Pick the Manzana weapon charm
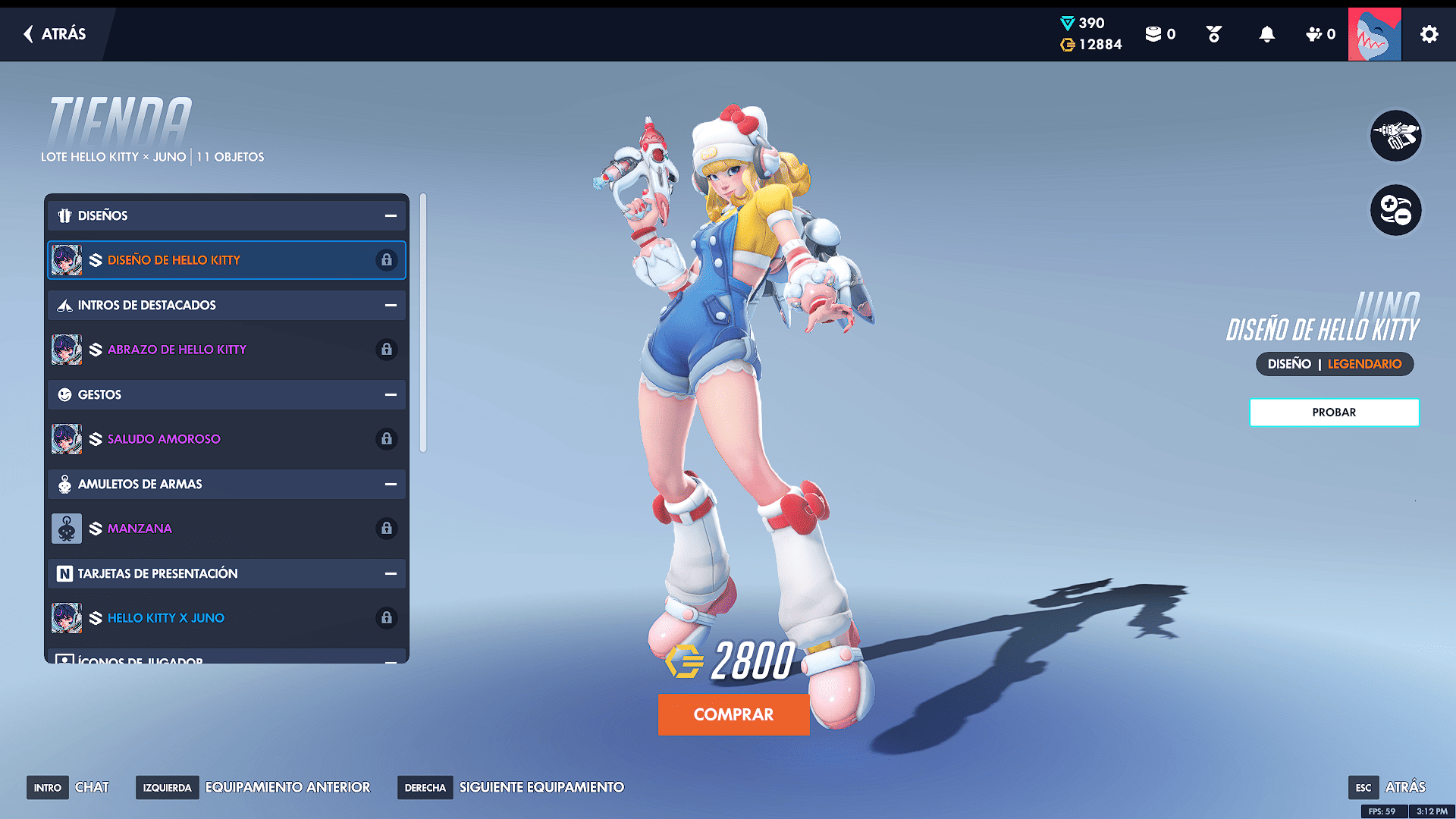Image resolution: width=1456 pixels, height=819 pixels. pos(226,529)
